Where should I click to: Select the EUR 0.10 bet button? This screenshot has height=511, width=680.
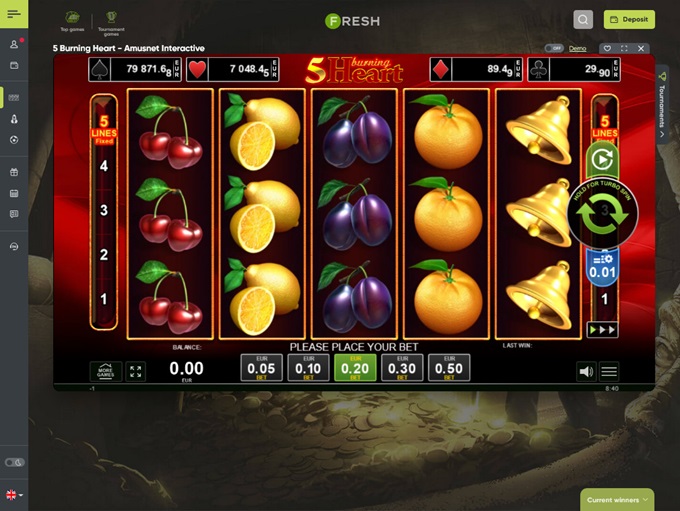[x=308, y=367]
